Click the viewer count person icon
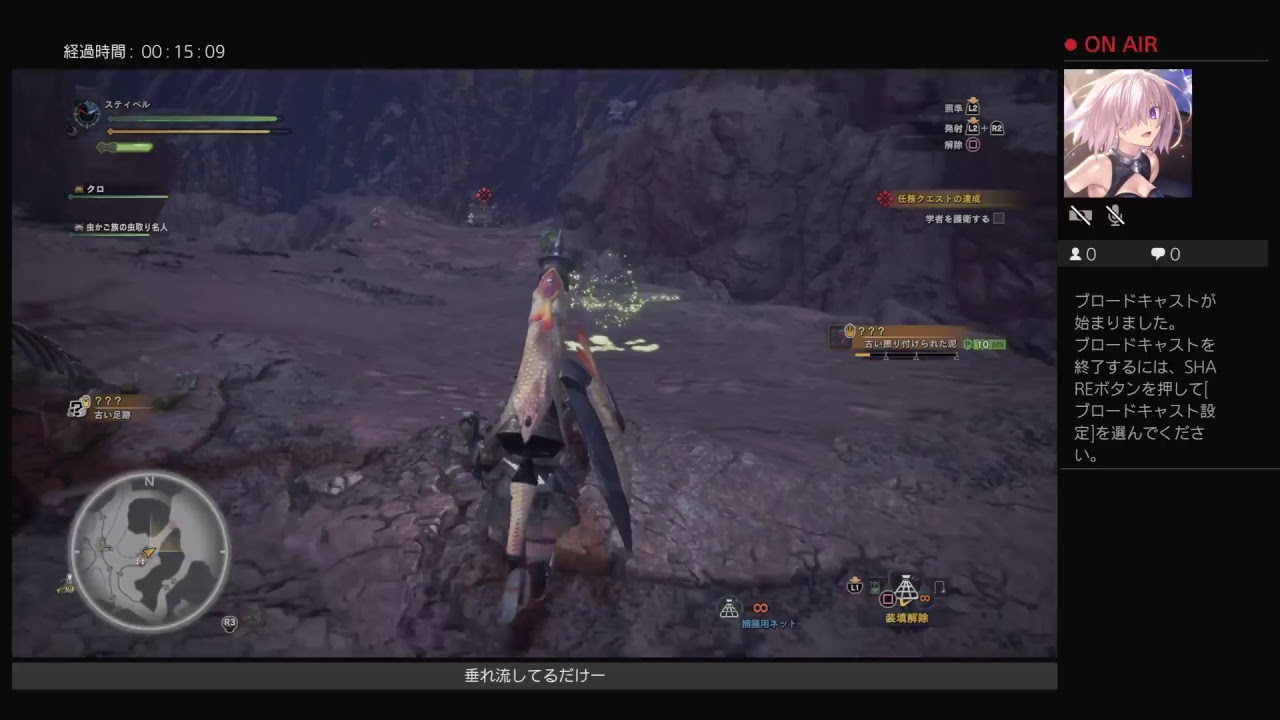The width and height of the screenshot is (1280, 720). click(1075, 254)
